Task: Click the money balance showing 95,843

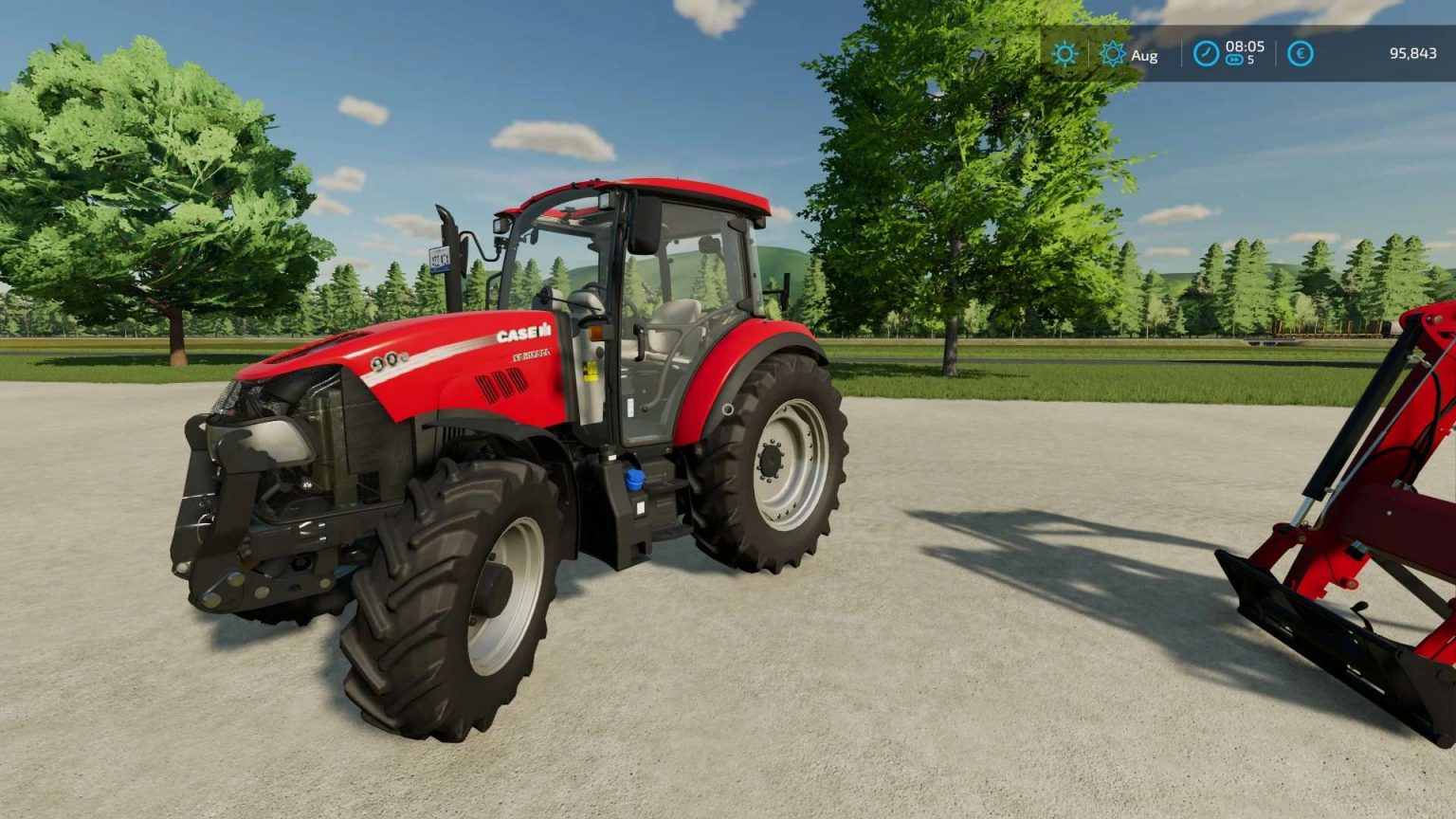Action: [x=1411, y=55]
